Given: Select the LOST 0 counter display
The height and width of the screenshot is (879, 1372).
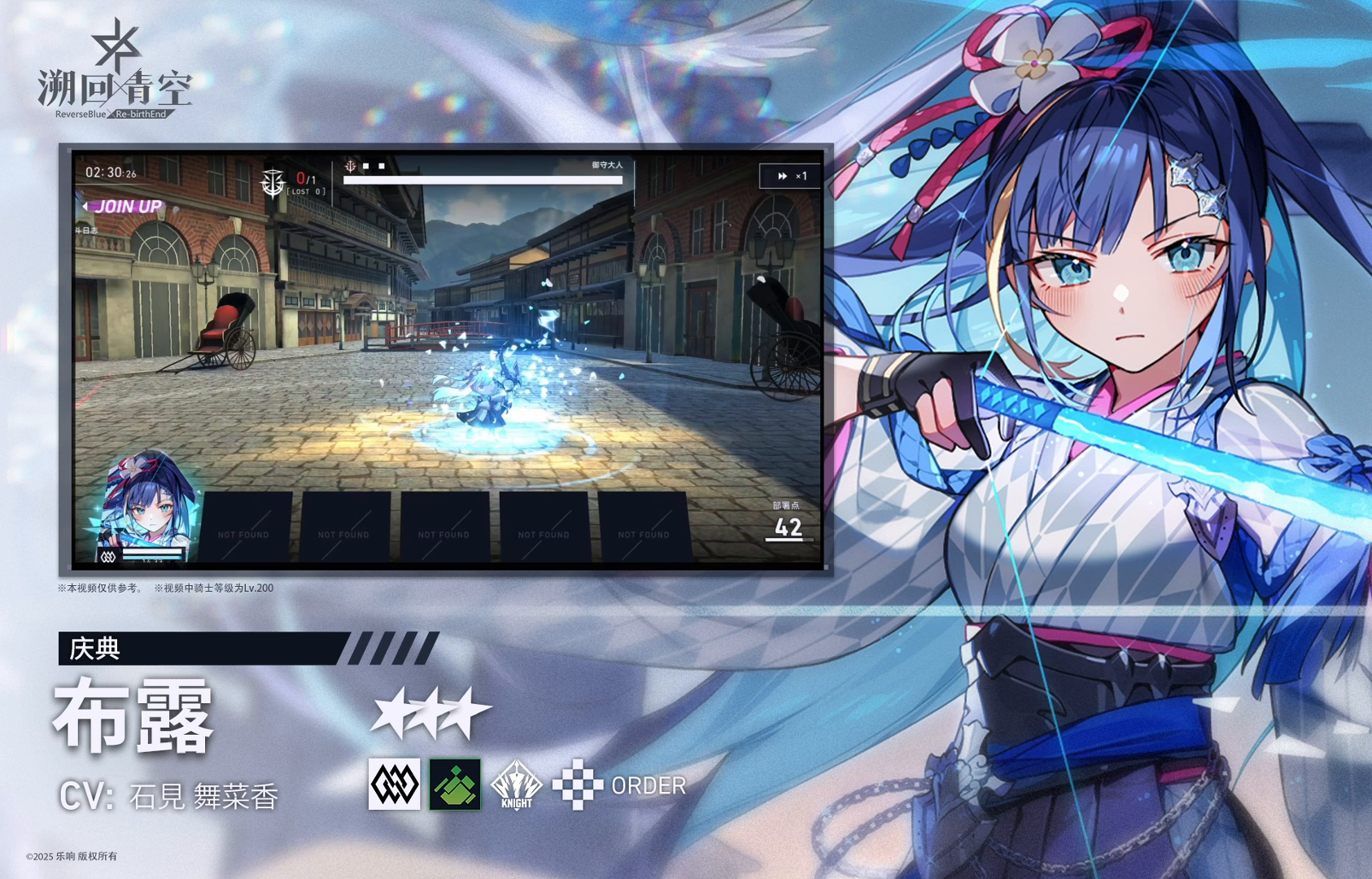Looking at the screenshot, I should coord(305,191).
